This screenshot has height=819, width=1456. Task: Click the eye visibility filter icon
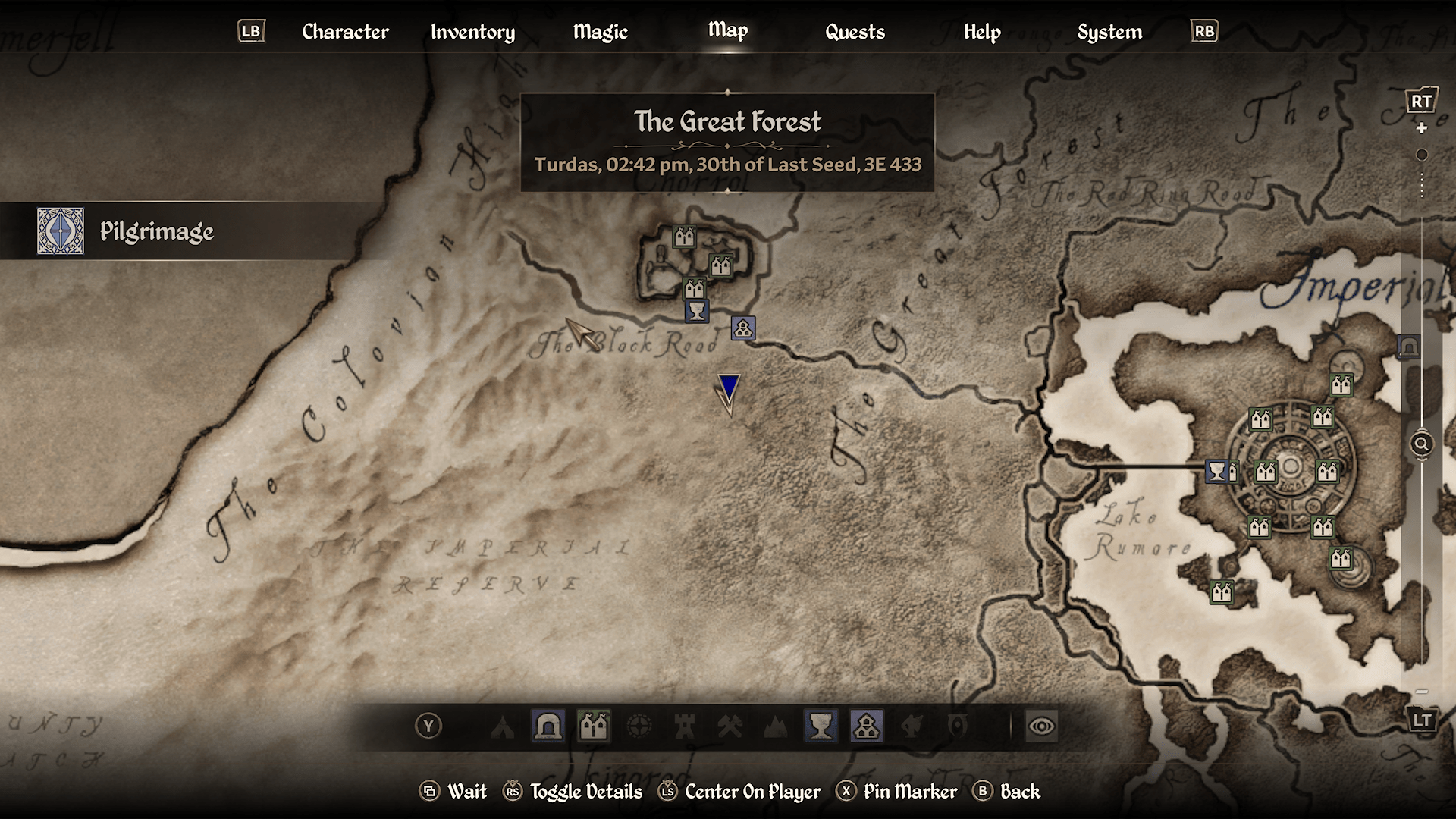click(1041, 726)
